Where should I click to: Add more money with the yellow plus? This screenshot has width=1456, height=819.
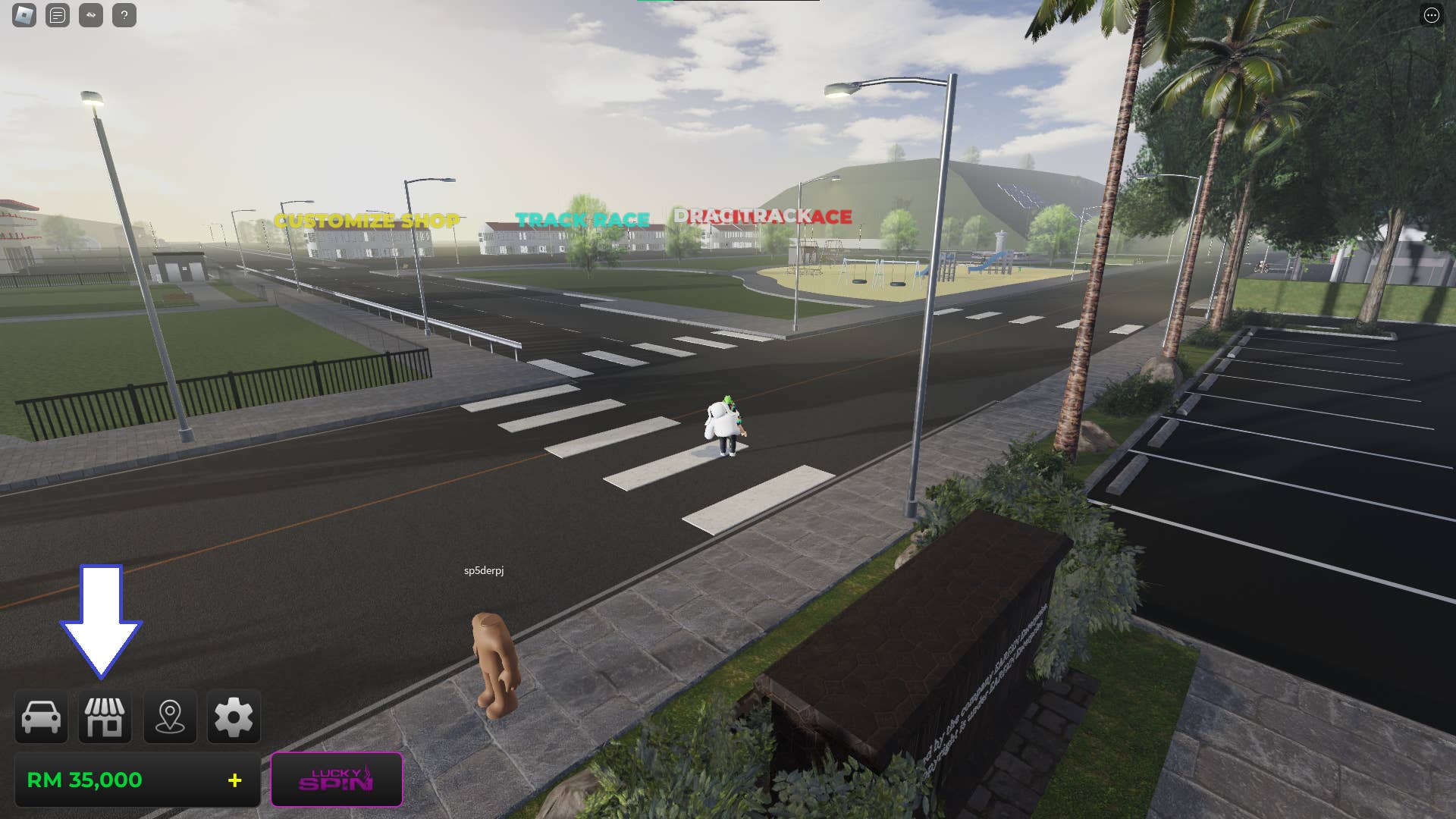pyautogui.click(x=235, y=780)
